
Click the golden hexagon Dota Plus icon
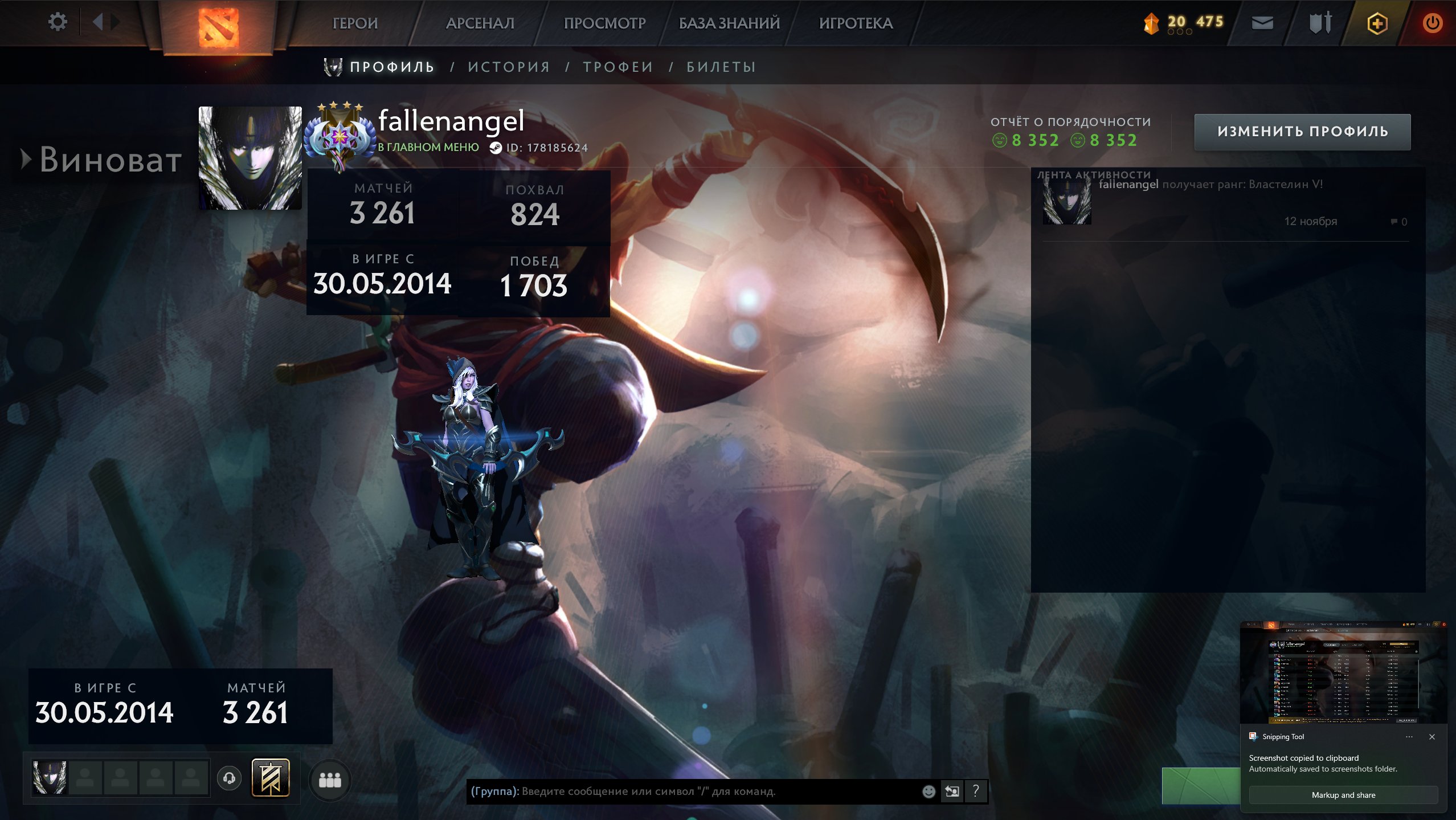[1378, 23]
